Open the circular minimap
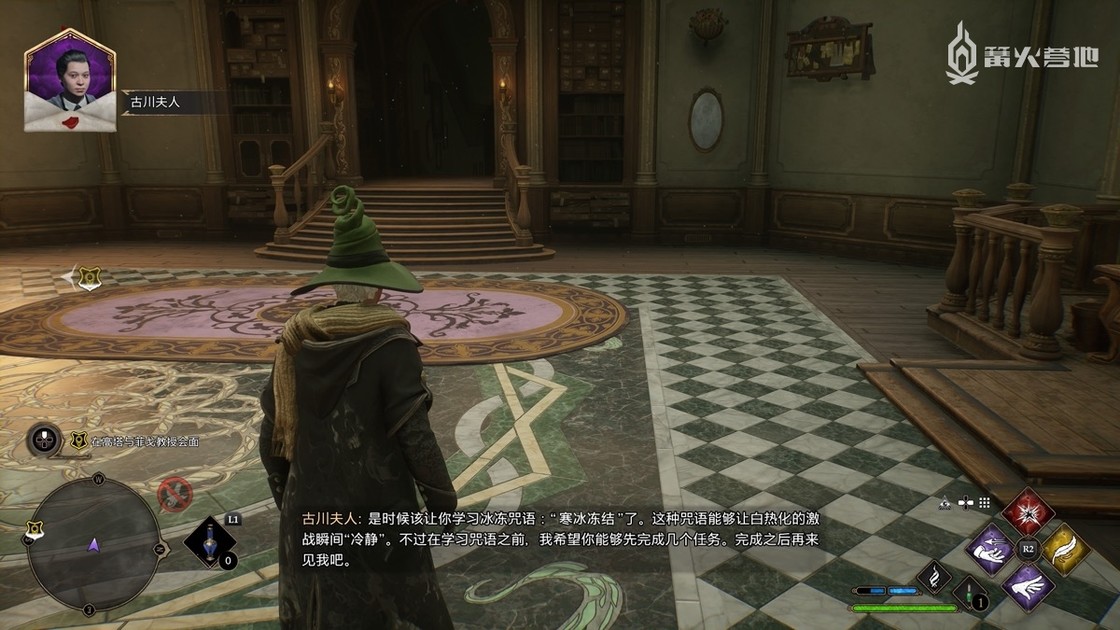 click(x=92, y=543)
